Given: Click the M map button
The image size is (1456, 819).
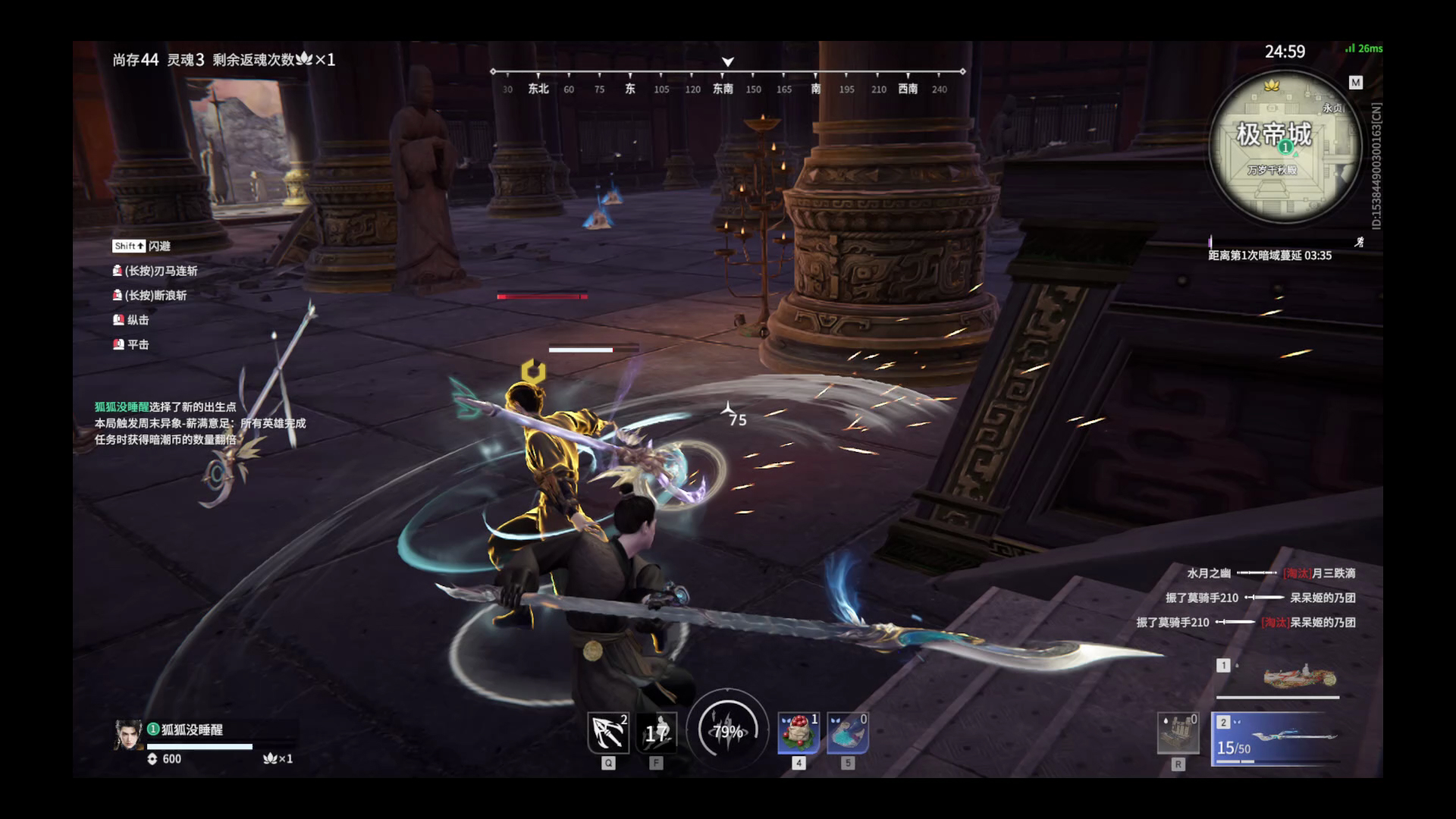Looking at the screenshot, I should 1356,82.
